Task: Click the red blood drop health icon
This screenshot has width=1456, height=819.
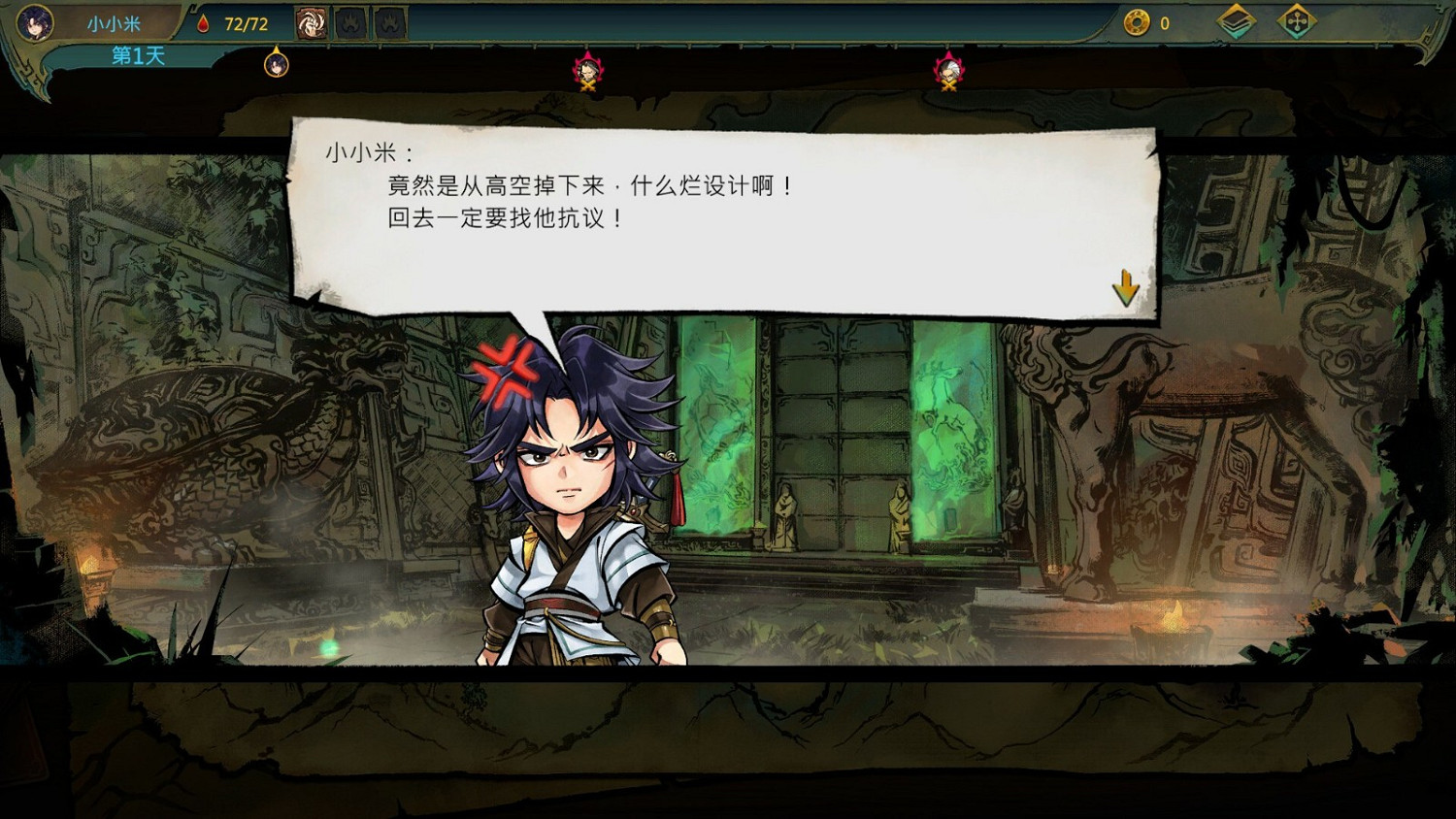Action: tap(202, 24)
